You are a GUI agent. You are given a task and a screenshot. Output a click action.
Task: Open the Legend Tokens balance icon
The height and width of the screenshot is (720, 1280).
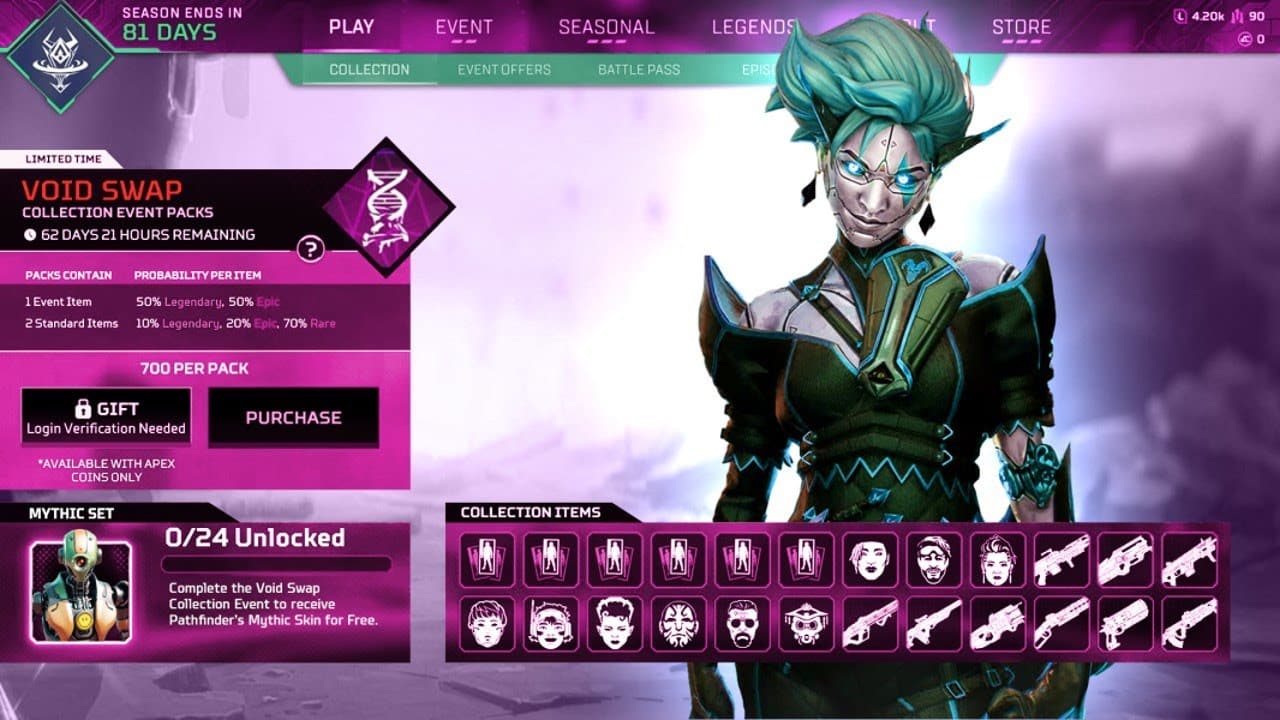click(1181, 16)
